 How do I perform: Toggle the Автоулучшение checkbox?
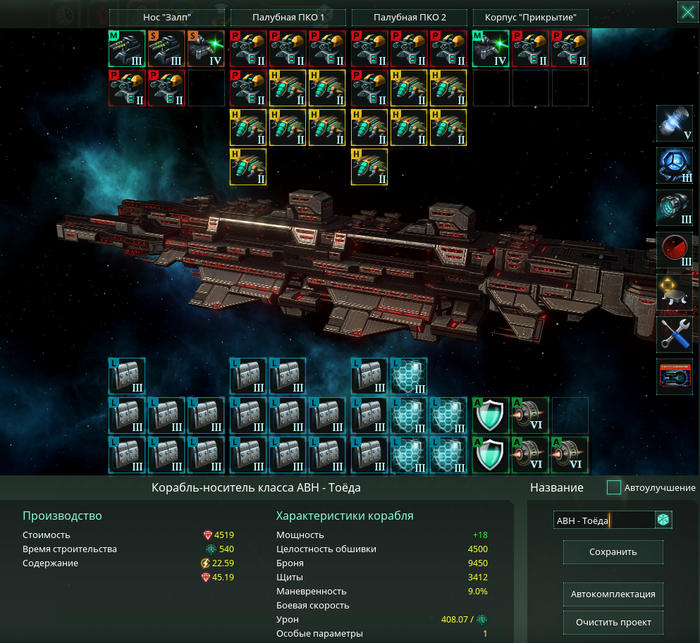point(614,488)
